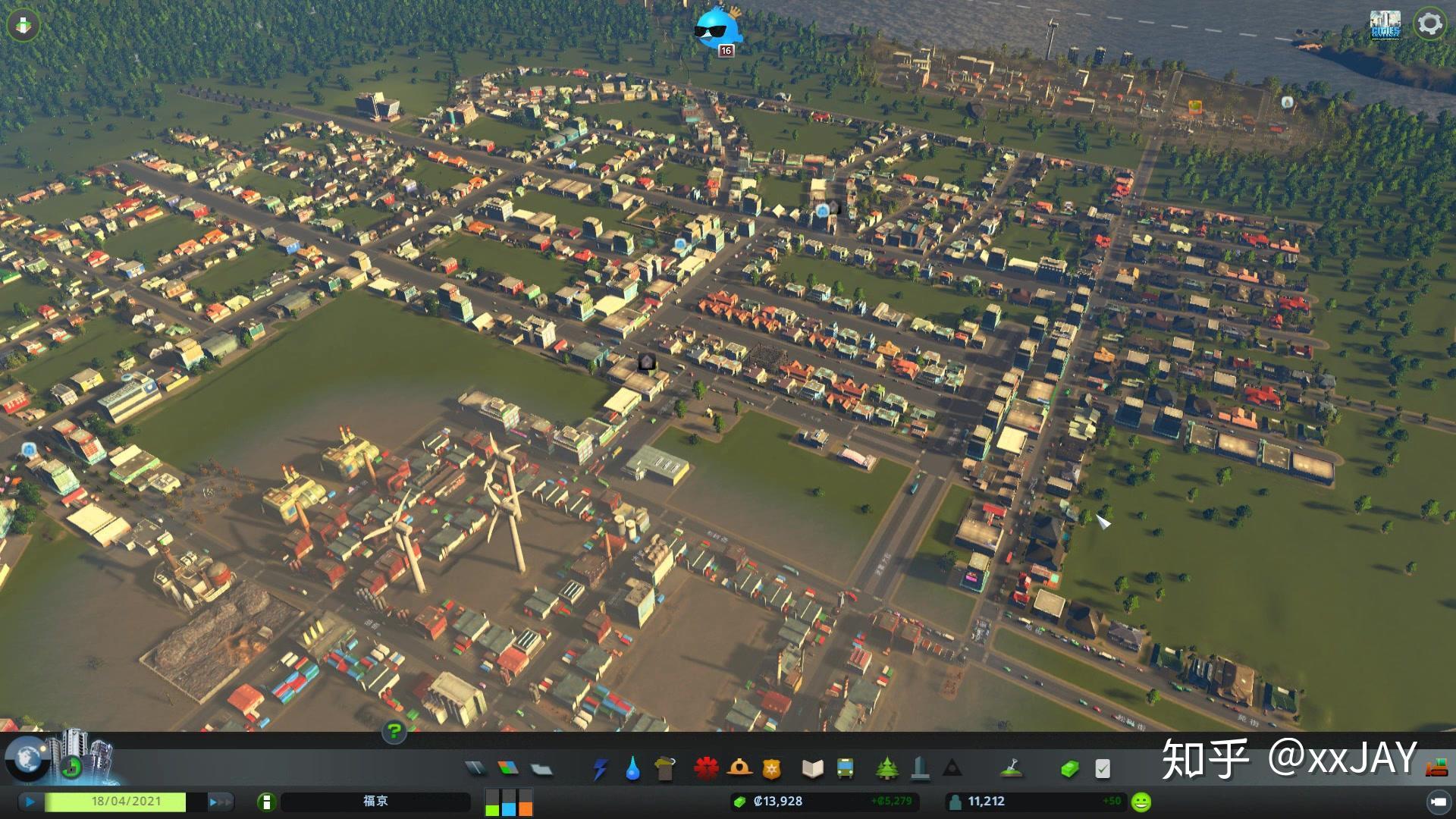
Task: Open the Fire Department helmet menu
Action: [x=739, y=769]
